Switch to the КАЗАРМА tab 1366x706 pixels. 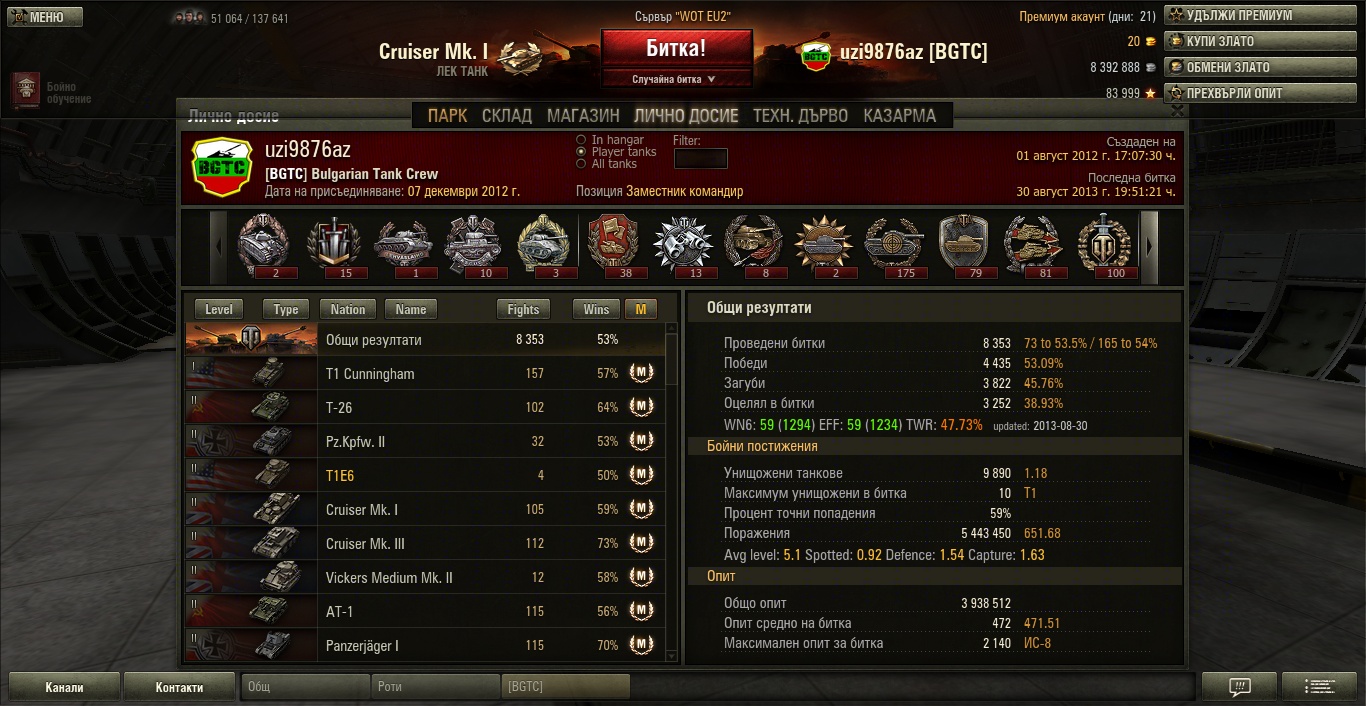click(899, 115)
